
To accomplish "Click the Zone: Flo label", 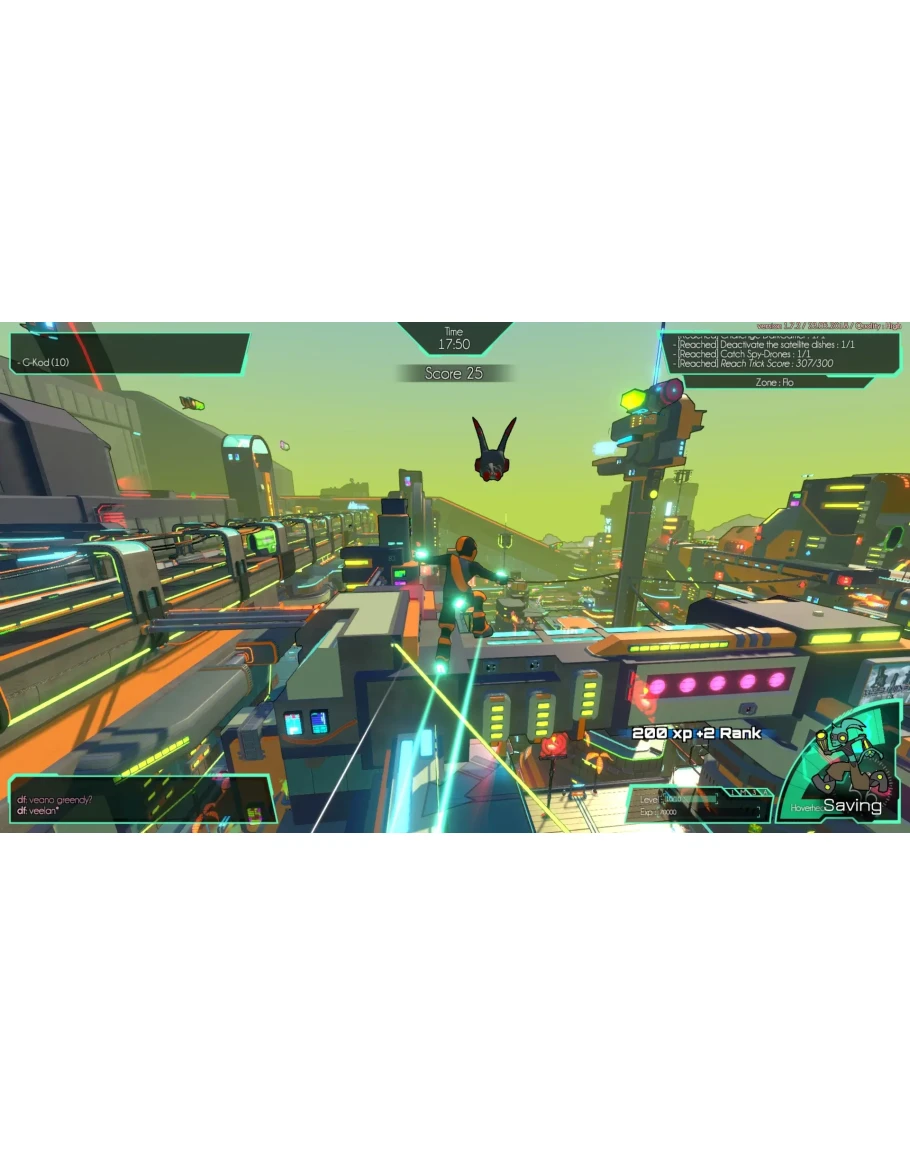I will (774, 383).
